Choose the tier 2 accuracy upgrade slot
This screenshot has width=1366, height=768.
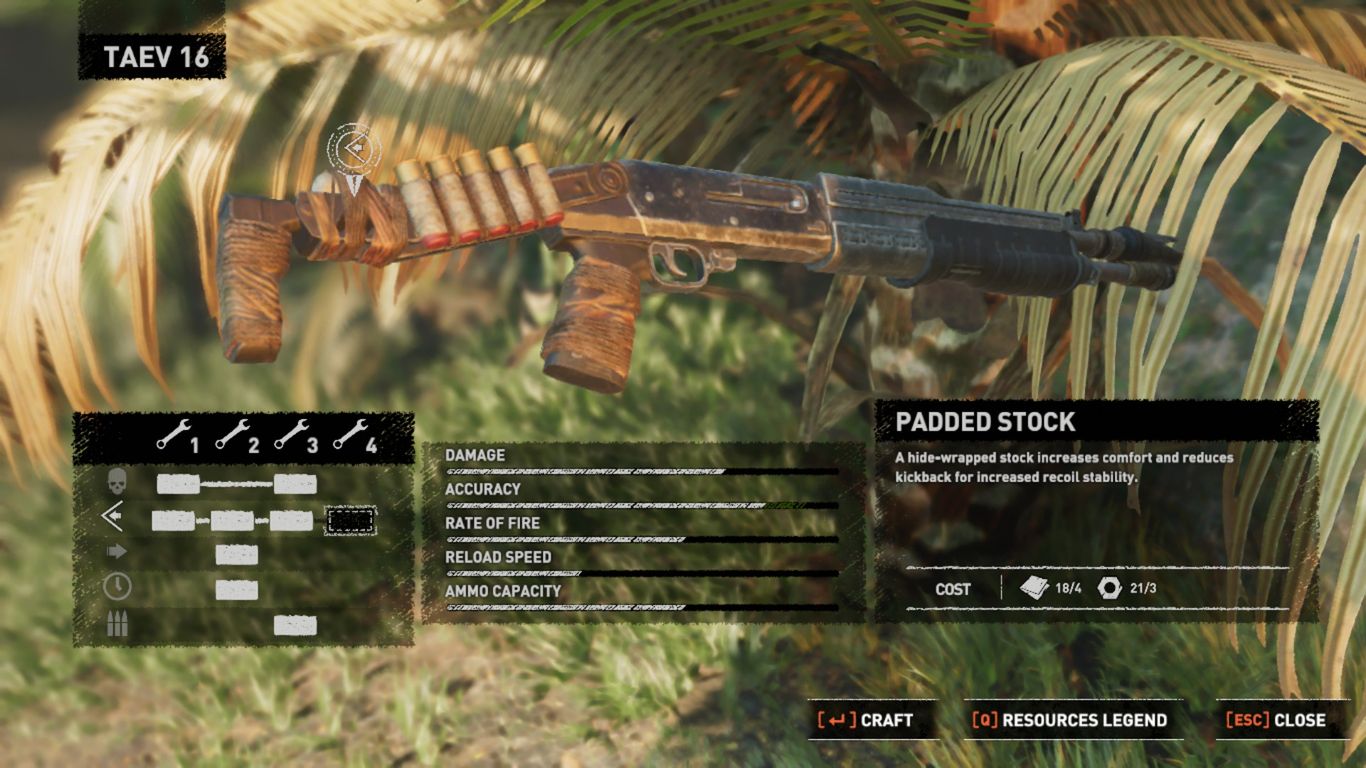point(232,520)
